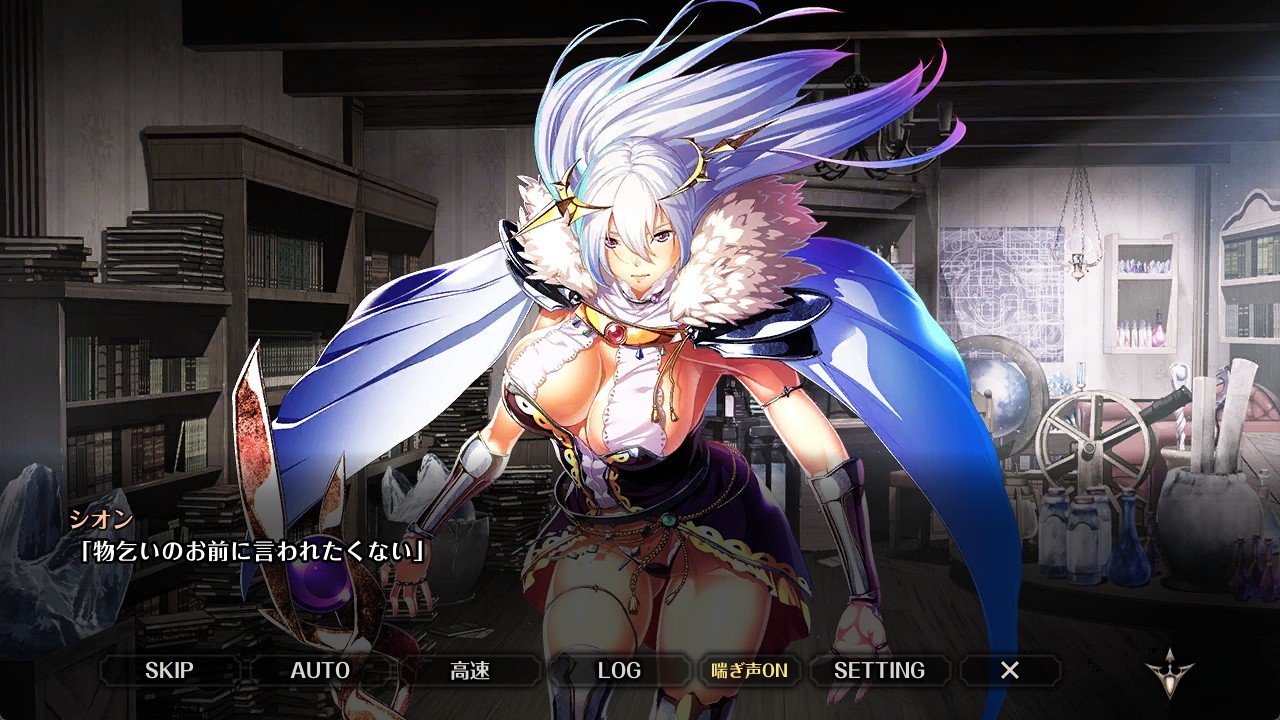
Task: Open the SETTING menu
Action: pyautogui.click(x=879, y=670)
